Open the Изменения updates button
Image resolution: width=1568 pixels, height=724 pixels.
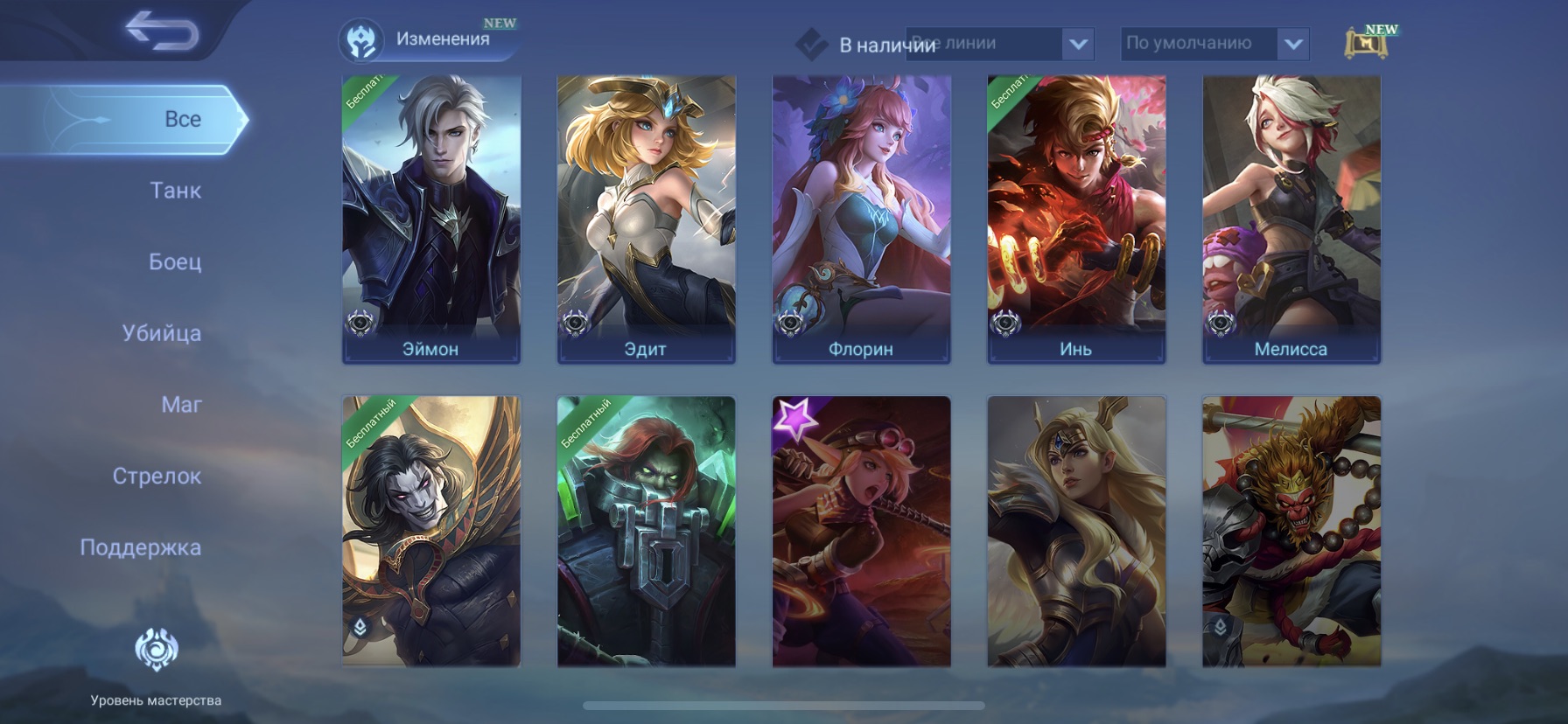[x=427, y=40]
